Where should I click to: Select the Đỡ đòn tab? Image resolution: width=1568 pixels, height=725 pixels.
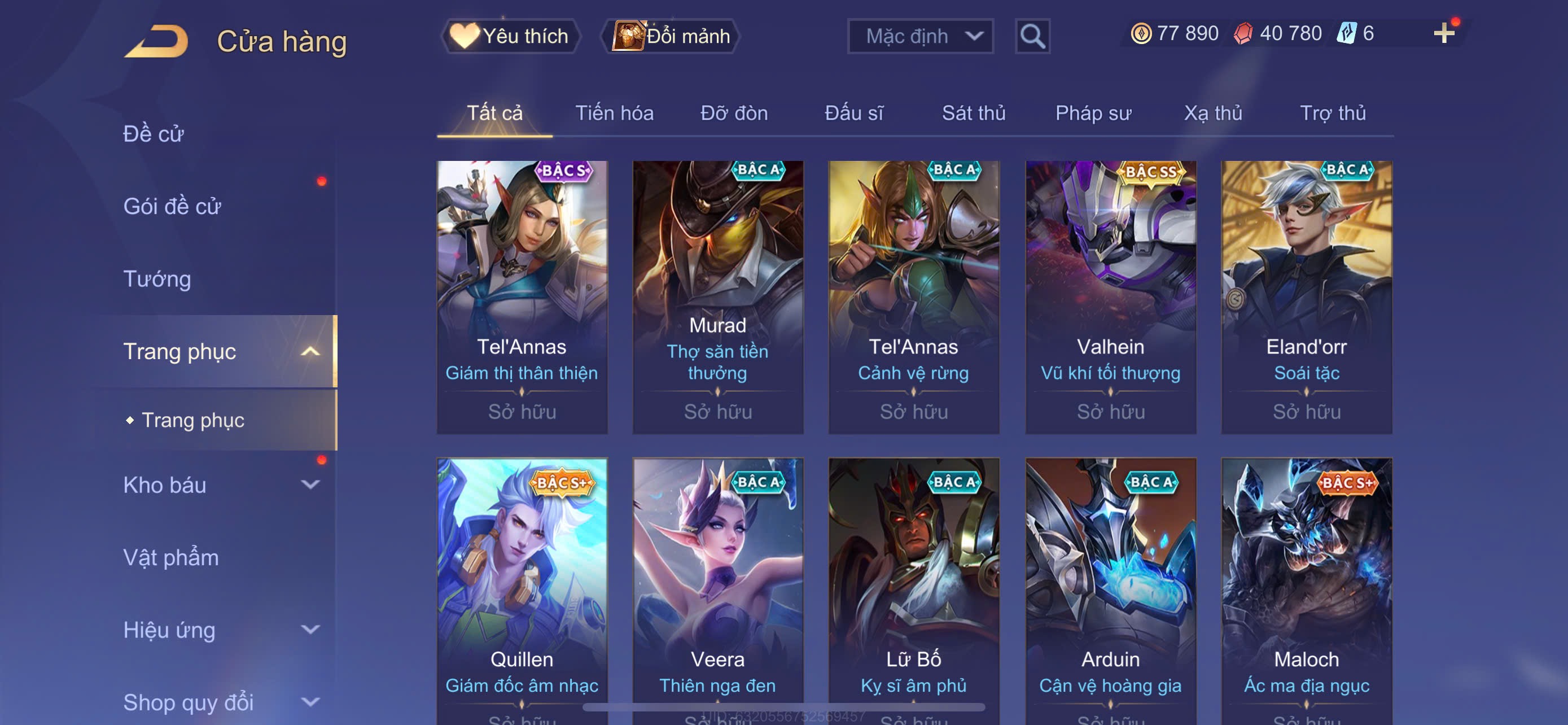coord(733,113)
